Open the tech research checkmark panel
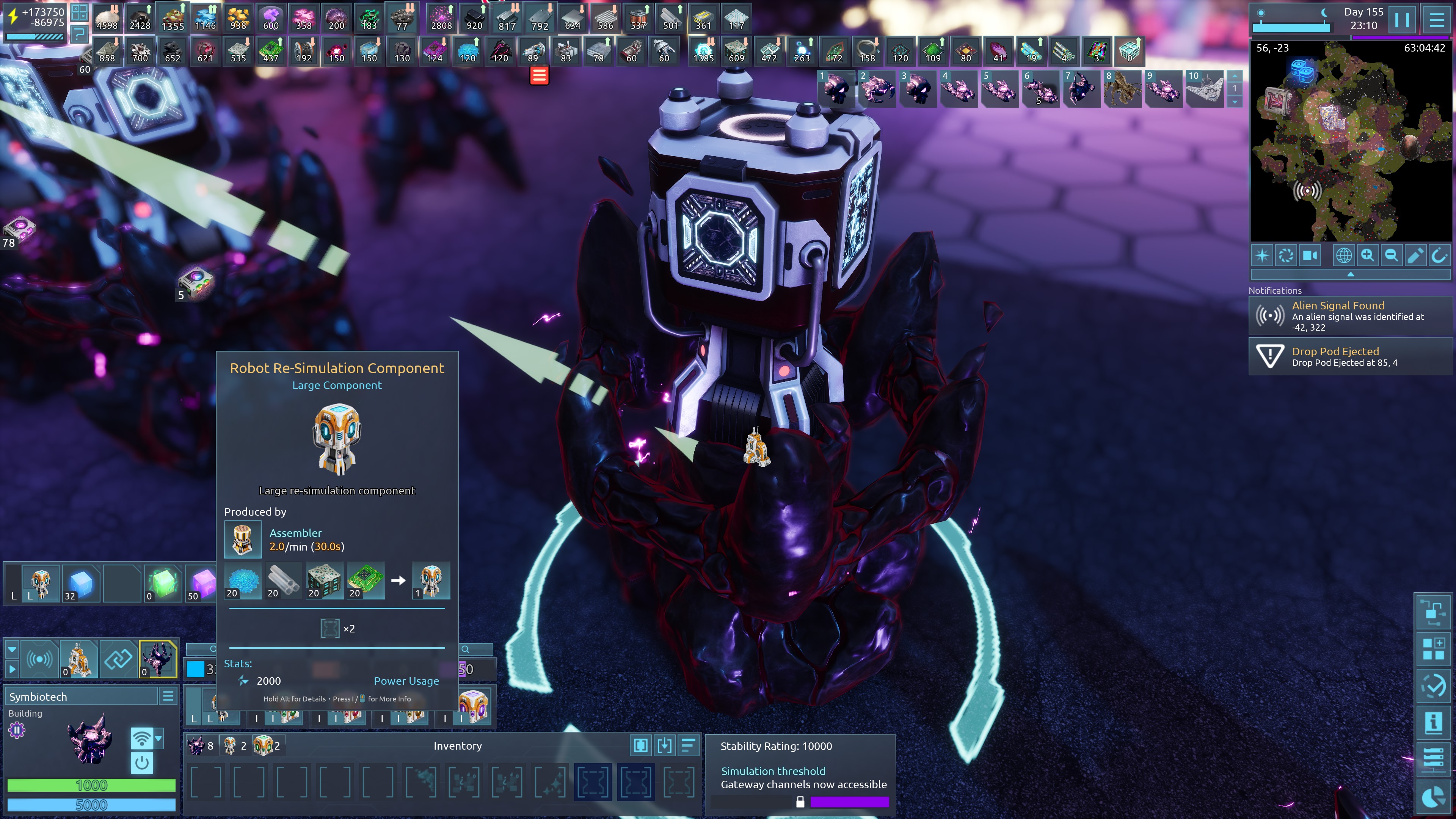This screenshot has height=819, width=1456. pyautogui.click(x=1433, y=686)
